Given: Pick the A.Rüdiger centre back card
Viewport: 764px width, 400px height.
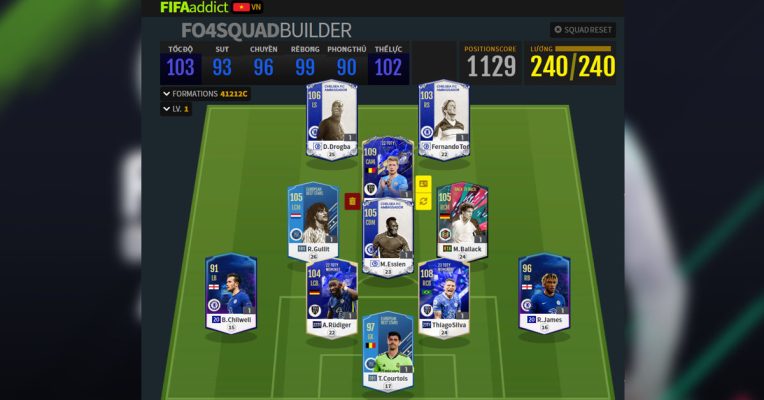Looking at the screenshot, I should (331, 300).
